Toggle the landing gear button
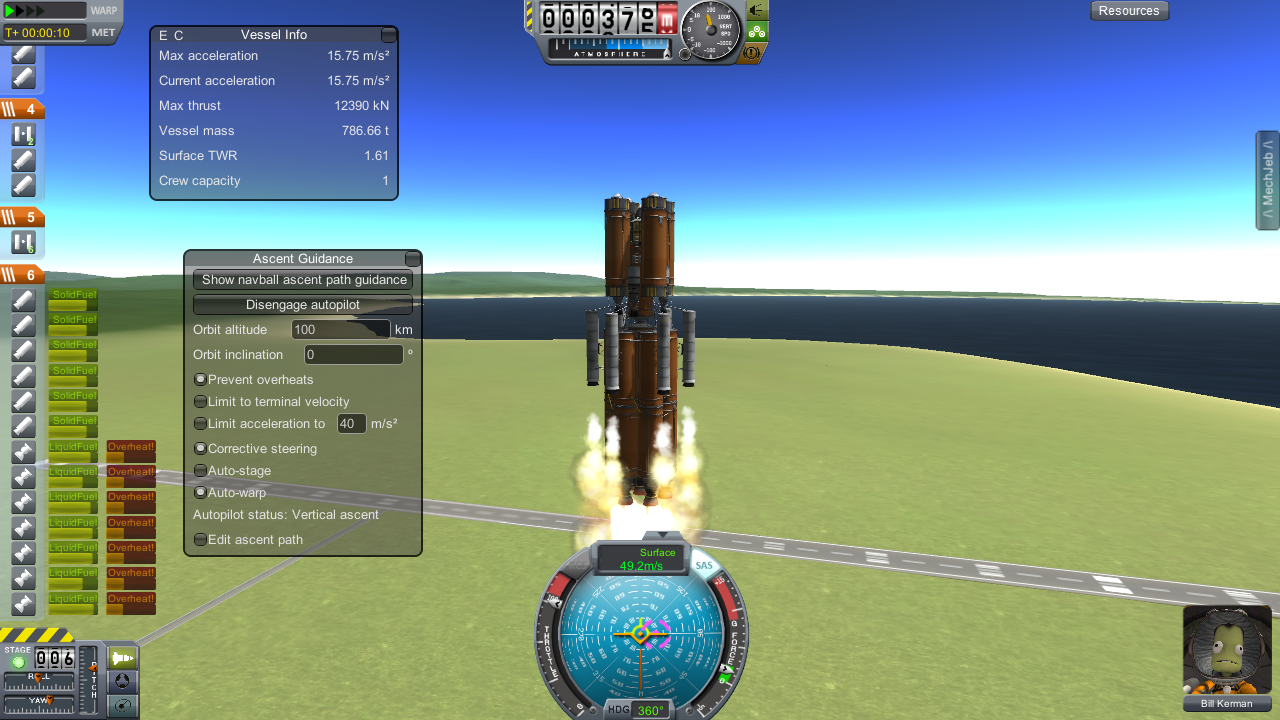Image resolution: width=1280 pixels, height=720 pixels. (756, 31)
